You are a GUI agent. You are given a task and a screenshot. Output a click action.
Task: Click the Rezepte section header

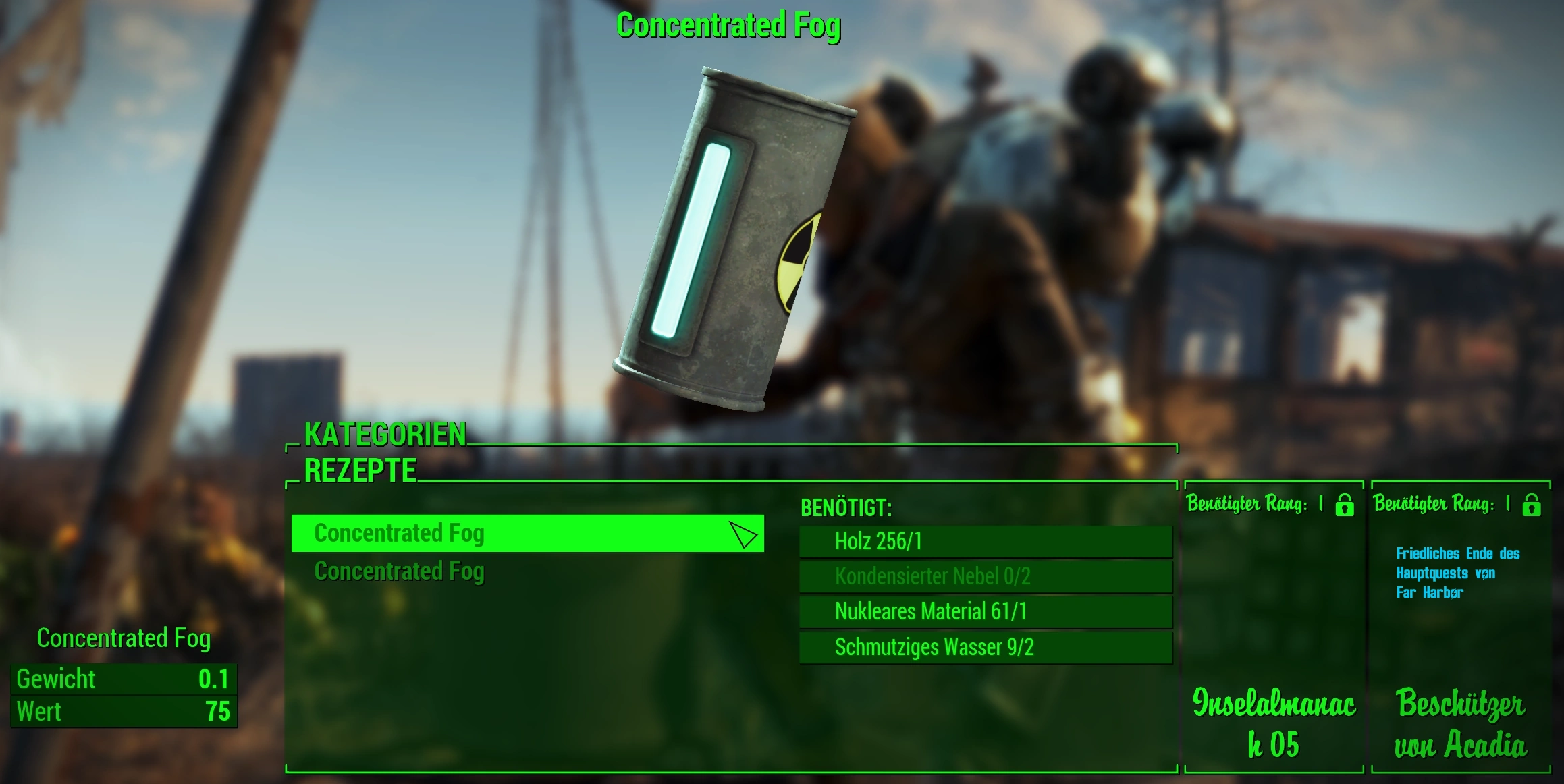coord(360,471)
